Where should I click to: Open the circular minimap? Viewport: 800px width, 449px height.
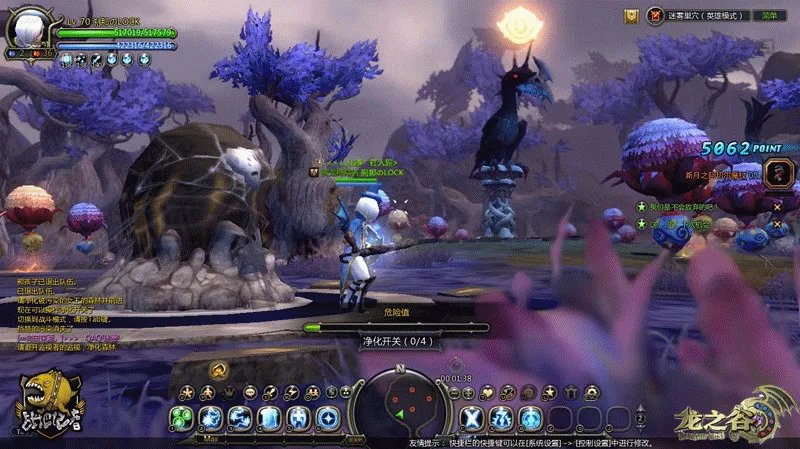pos(400,404)
